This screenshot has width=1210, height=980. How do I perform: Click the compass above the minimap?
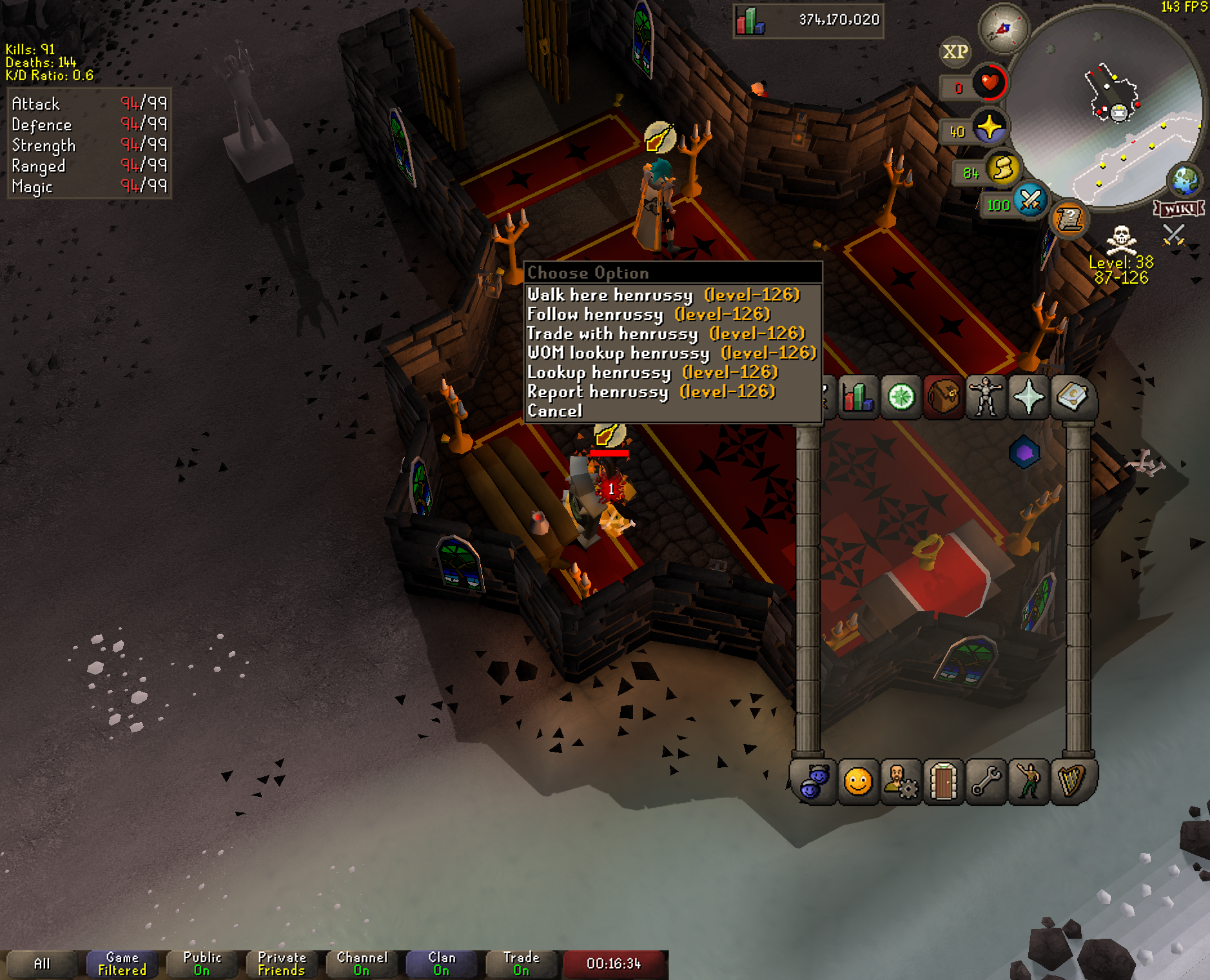click(1003, 28)
